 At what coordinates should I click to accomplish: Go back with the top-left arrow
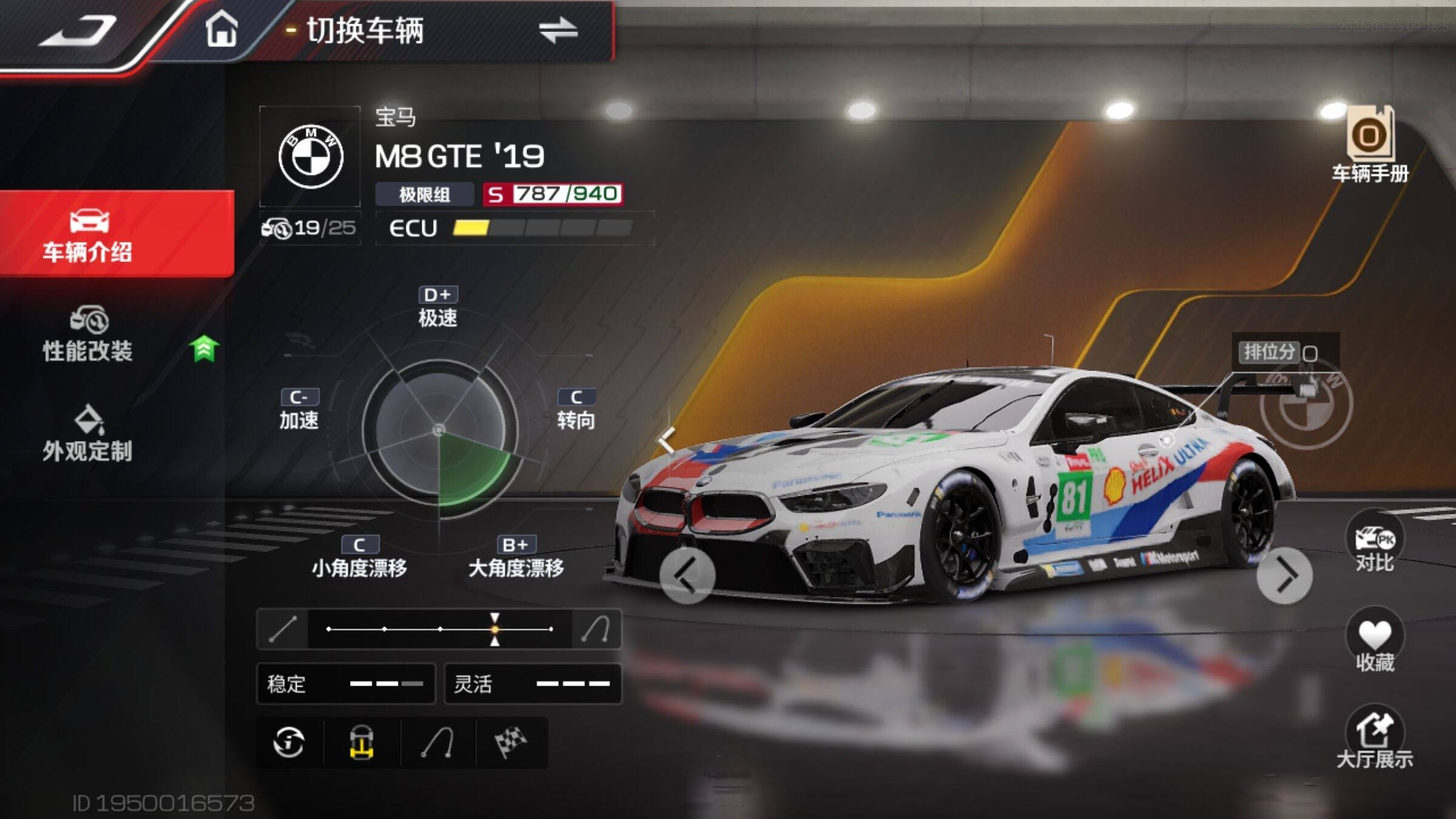[79, 30]
